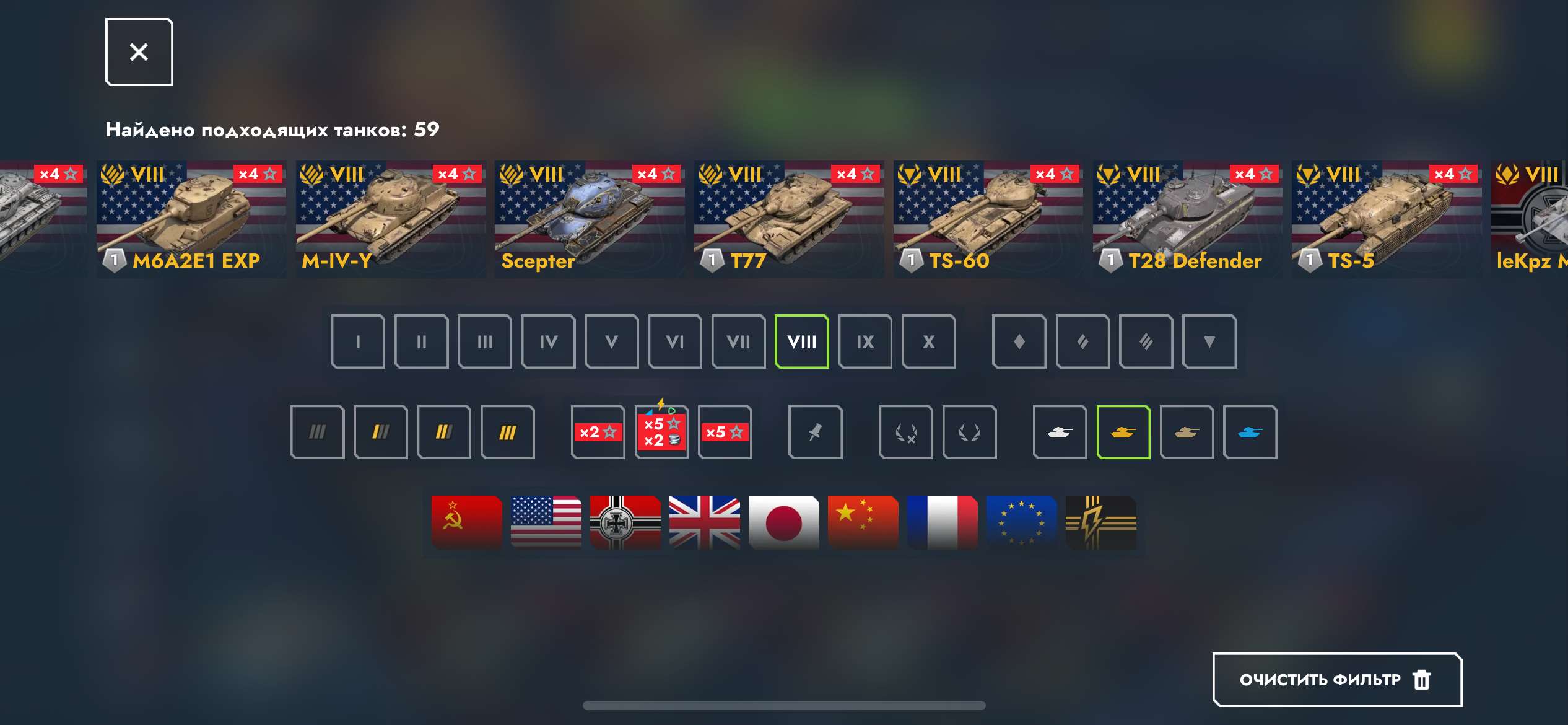
Task: Close the tank filter screen
Action: pyautogui.click(x=138, y=51)
